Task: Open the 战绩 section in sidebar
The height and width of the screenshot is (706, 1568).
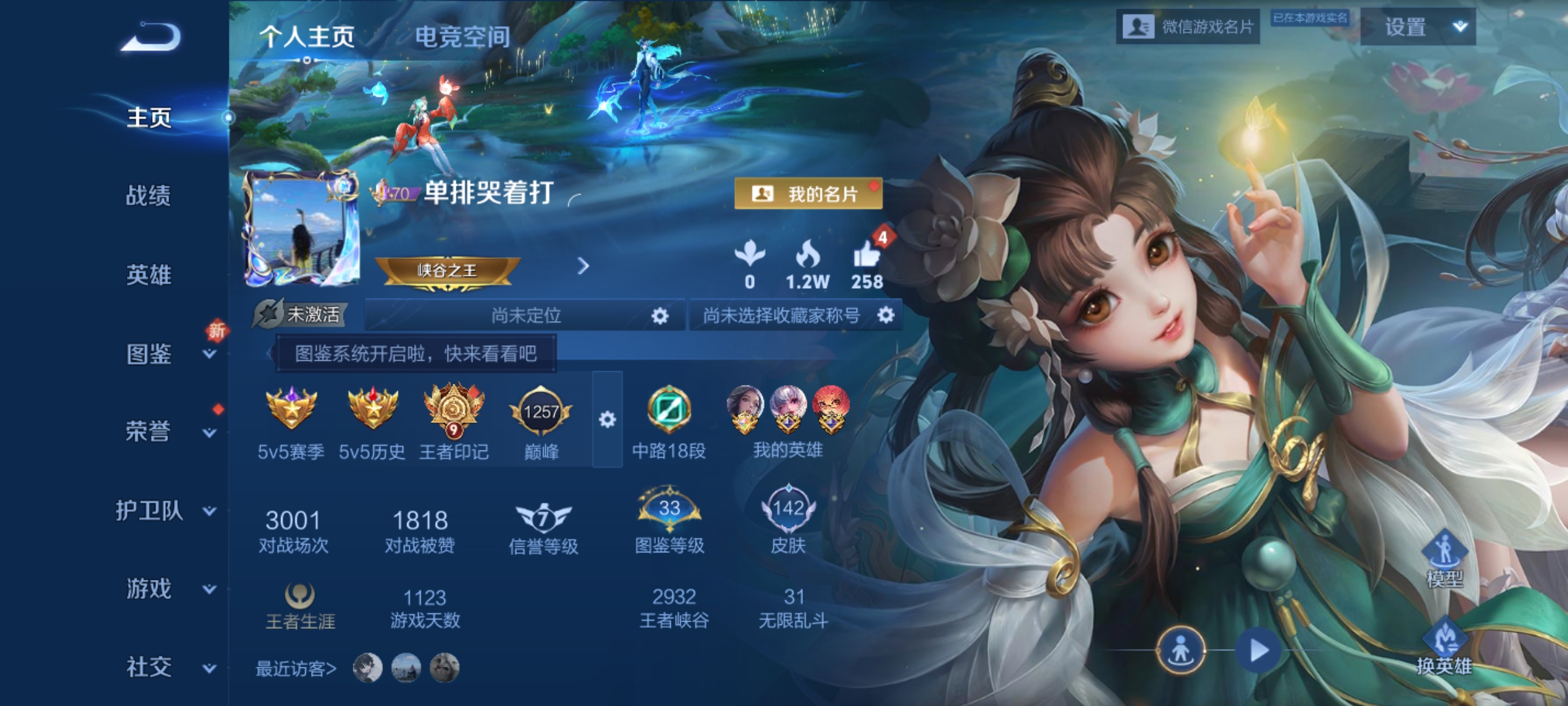Action: tap(148, 195)
